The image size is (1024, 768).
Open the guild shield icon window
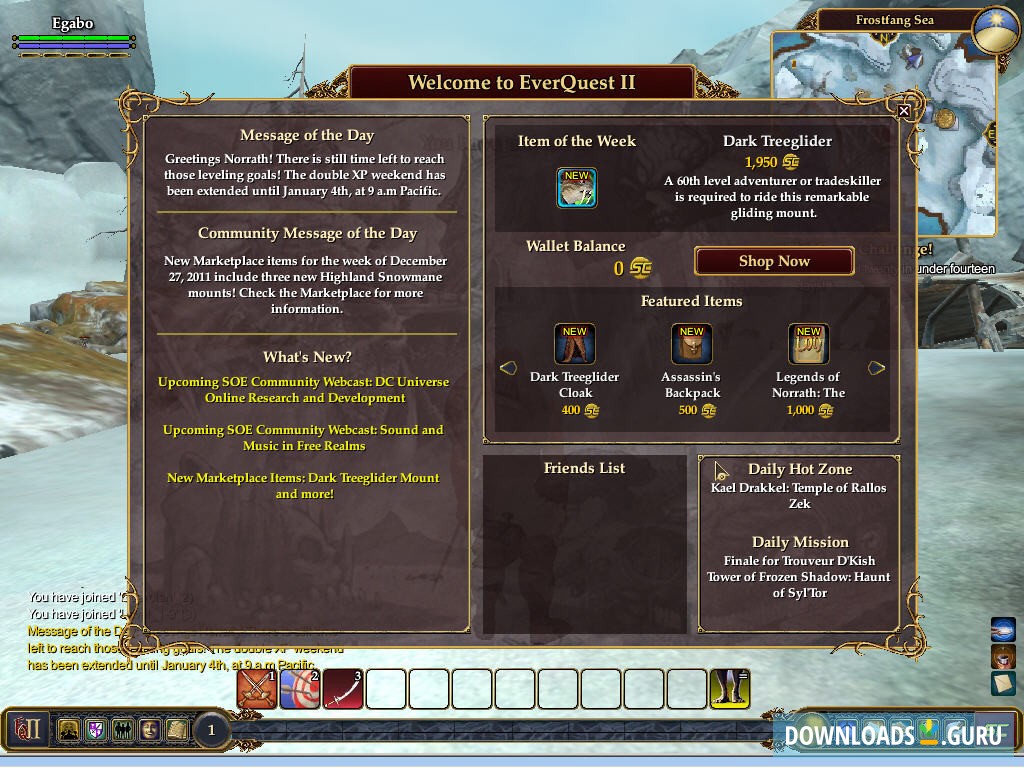[96, 730]
